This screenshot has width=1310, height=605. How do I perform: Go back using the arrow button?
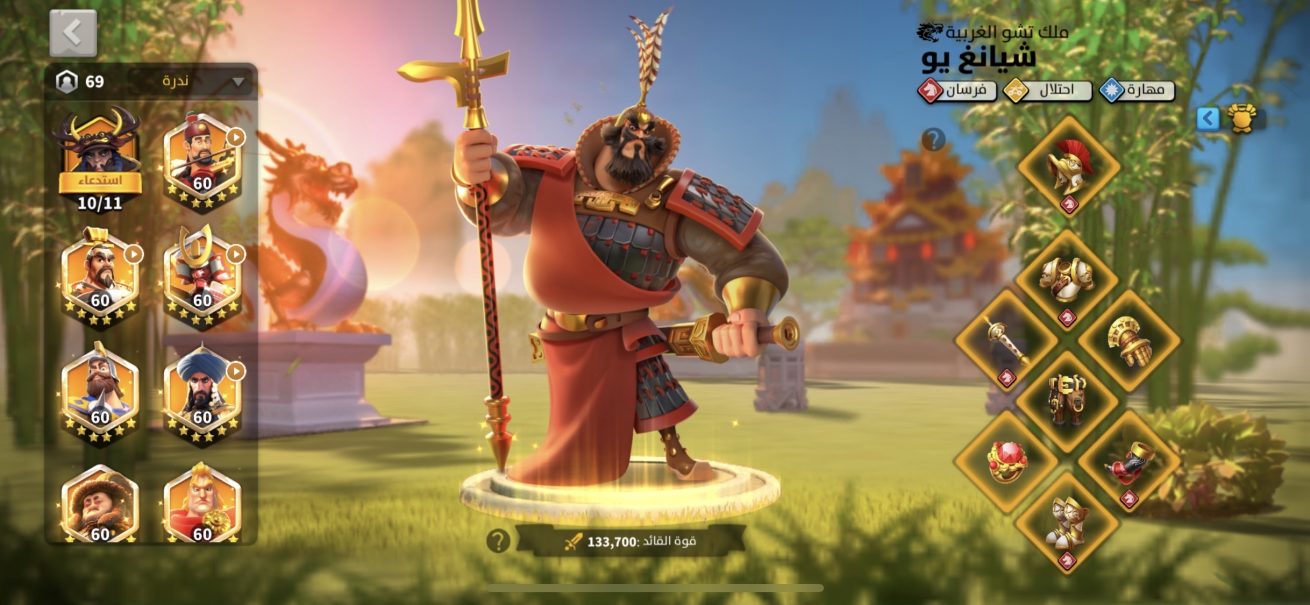tap(73, 33)
